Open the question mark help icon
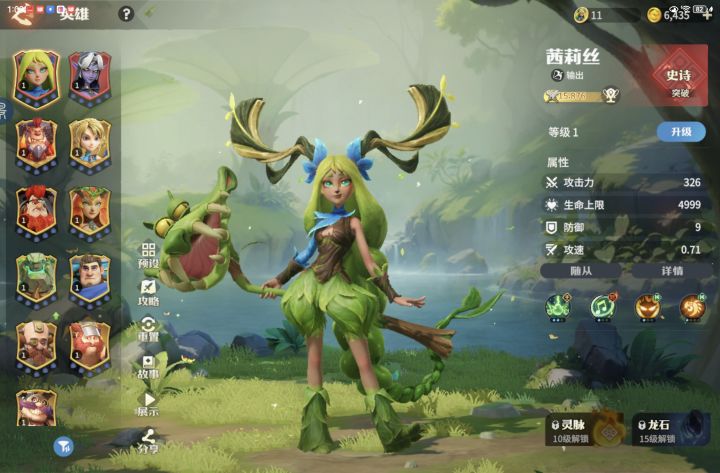Viewport: 720px width, 473px height. pos(126,14)
